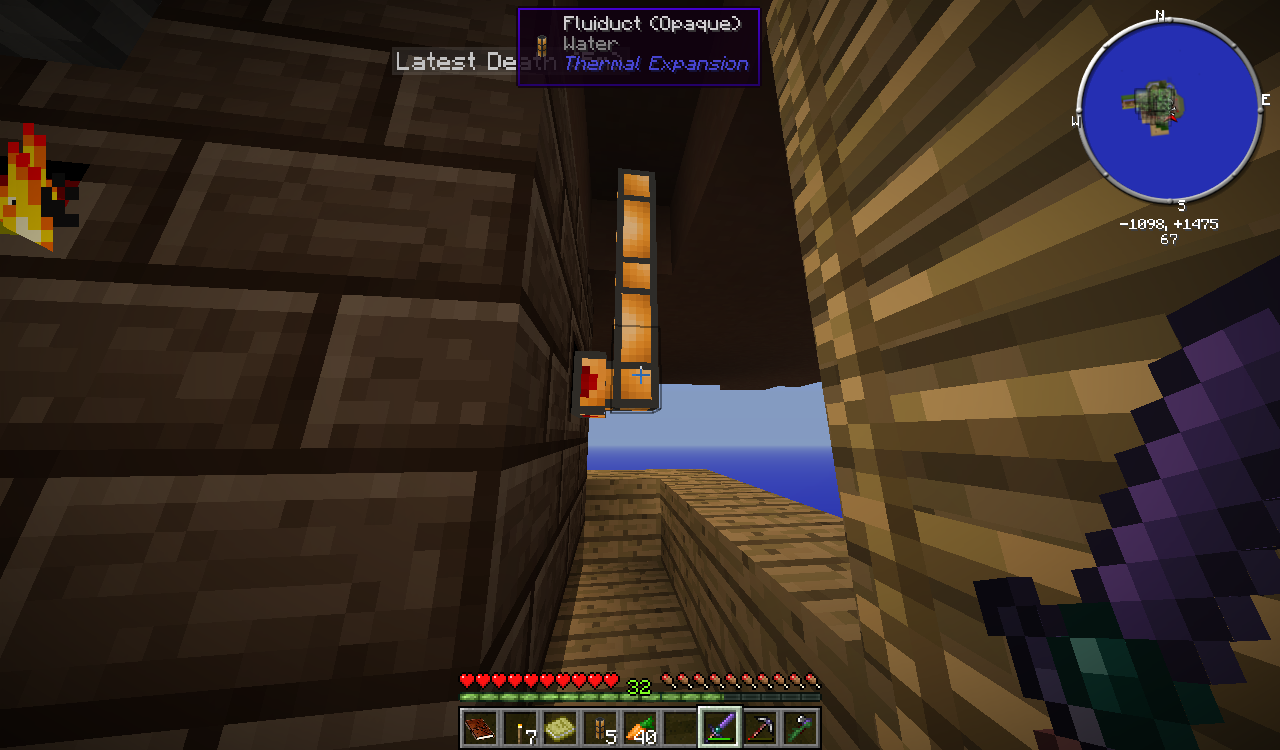Switch to the pickaxe hotbar slot
Screen dimensions: 1280x750
[760, 728]
